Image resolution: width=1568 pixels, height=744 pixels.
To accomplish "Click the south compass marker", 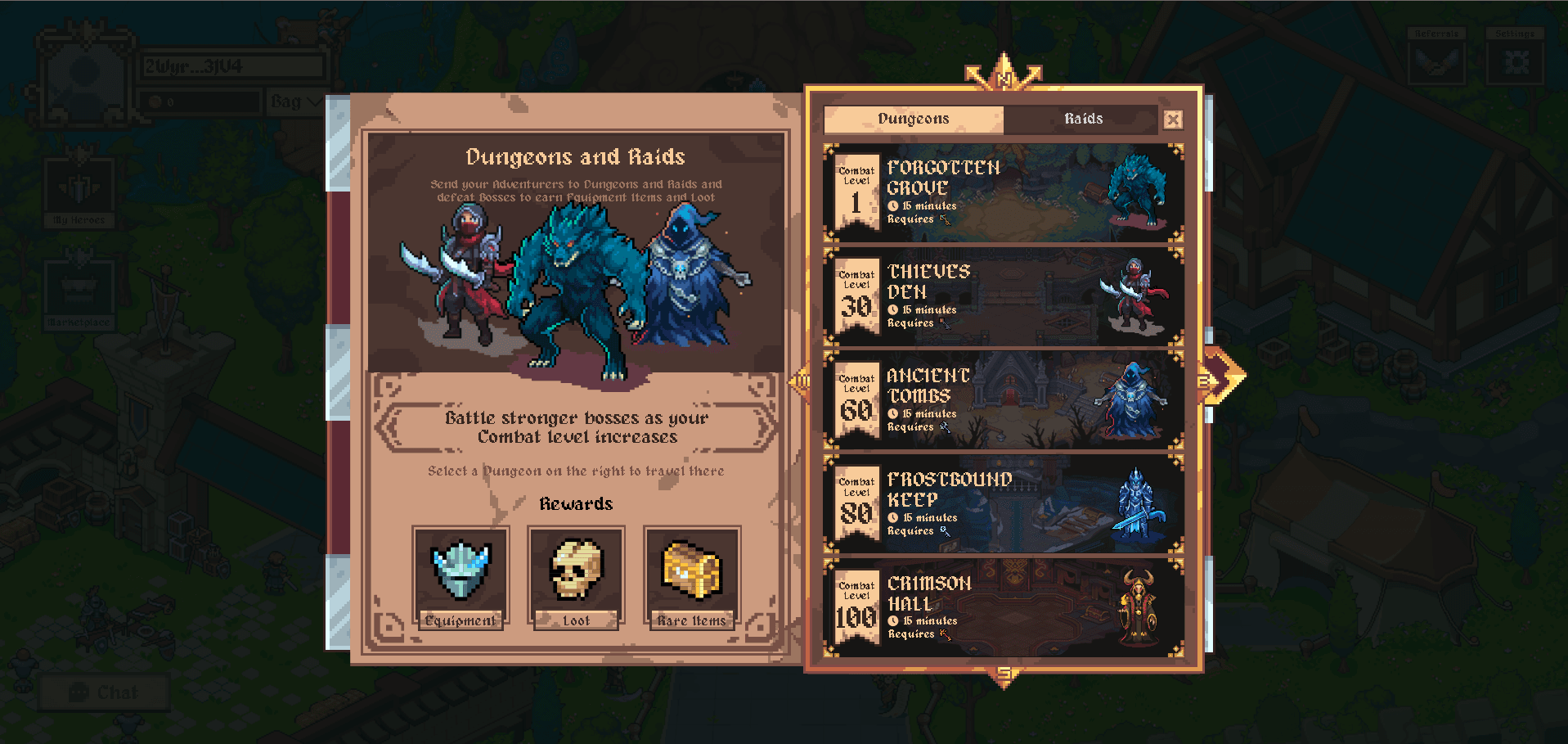I will click(1004, 674).
